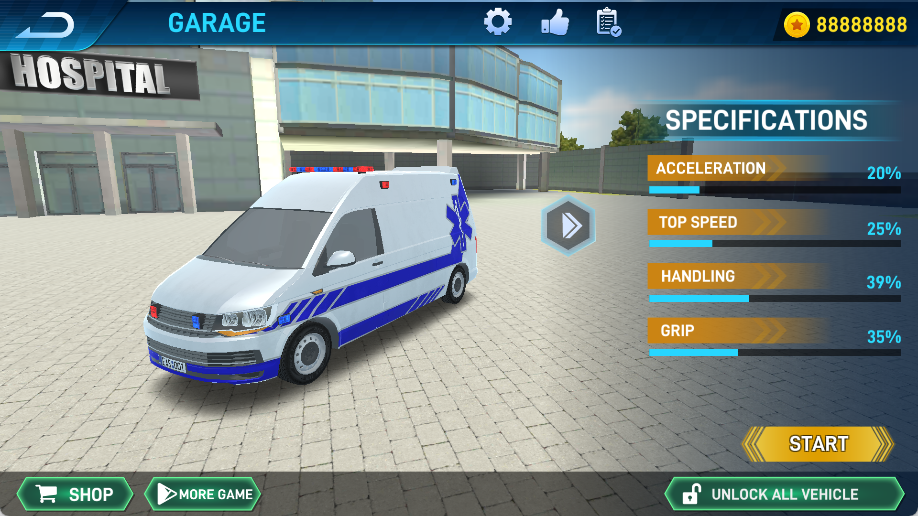The image size is (918, 516).
Task: Tap the thumbs-up like icon
Action: coord(554,22)
